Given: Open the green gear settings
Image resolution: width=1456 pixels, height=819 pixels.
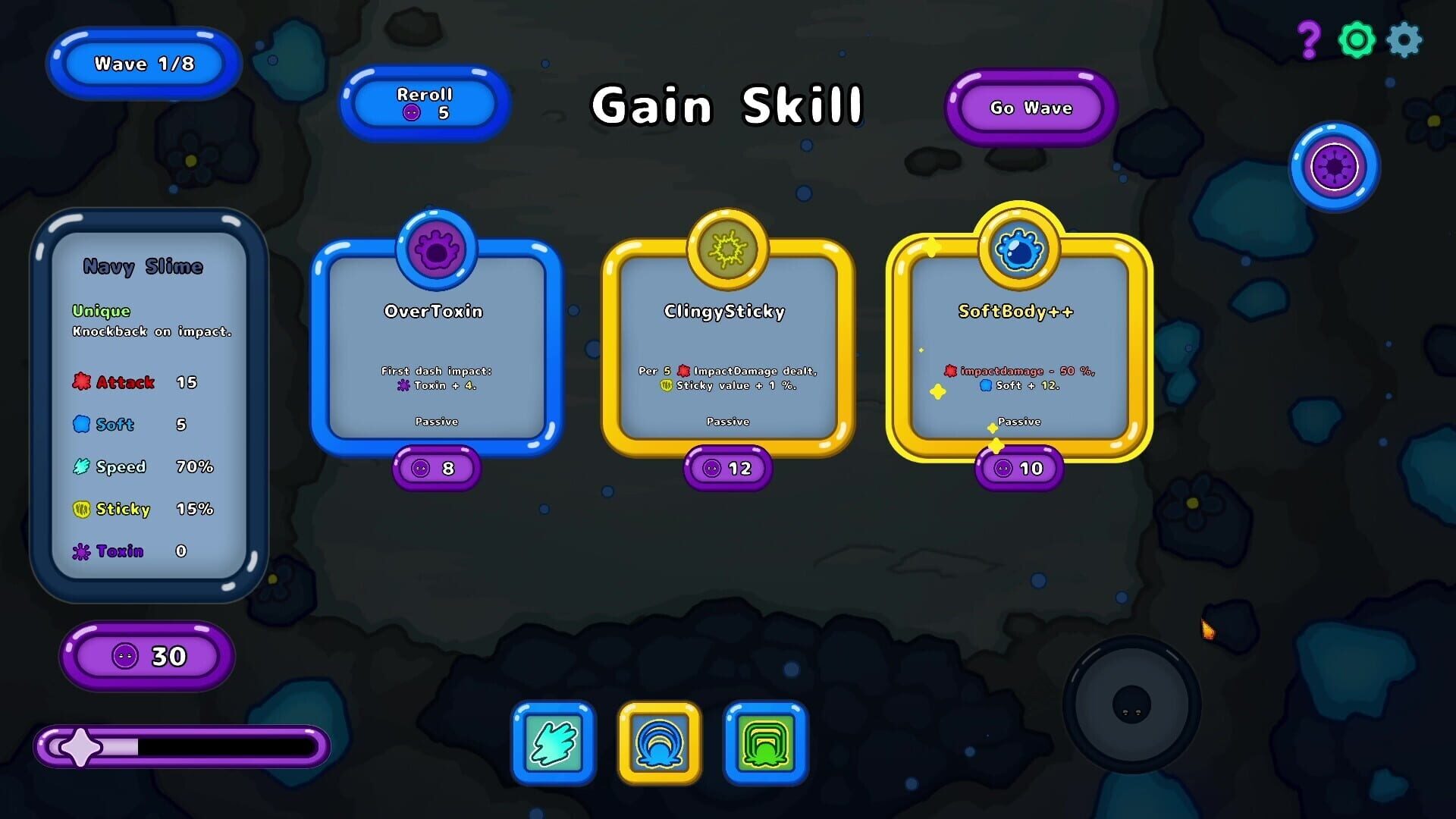Looking at the screenshot, I should click(1356, 39).
